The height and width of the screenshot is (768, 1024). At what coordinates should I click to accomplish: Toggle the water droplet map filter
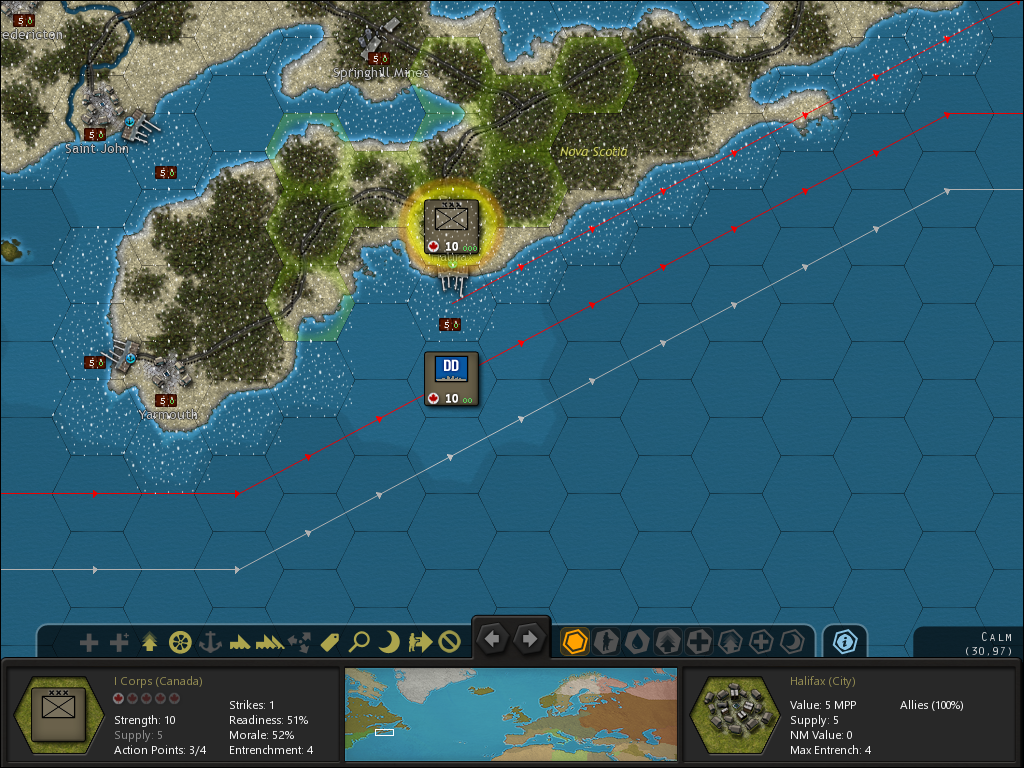(637, 641)
